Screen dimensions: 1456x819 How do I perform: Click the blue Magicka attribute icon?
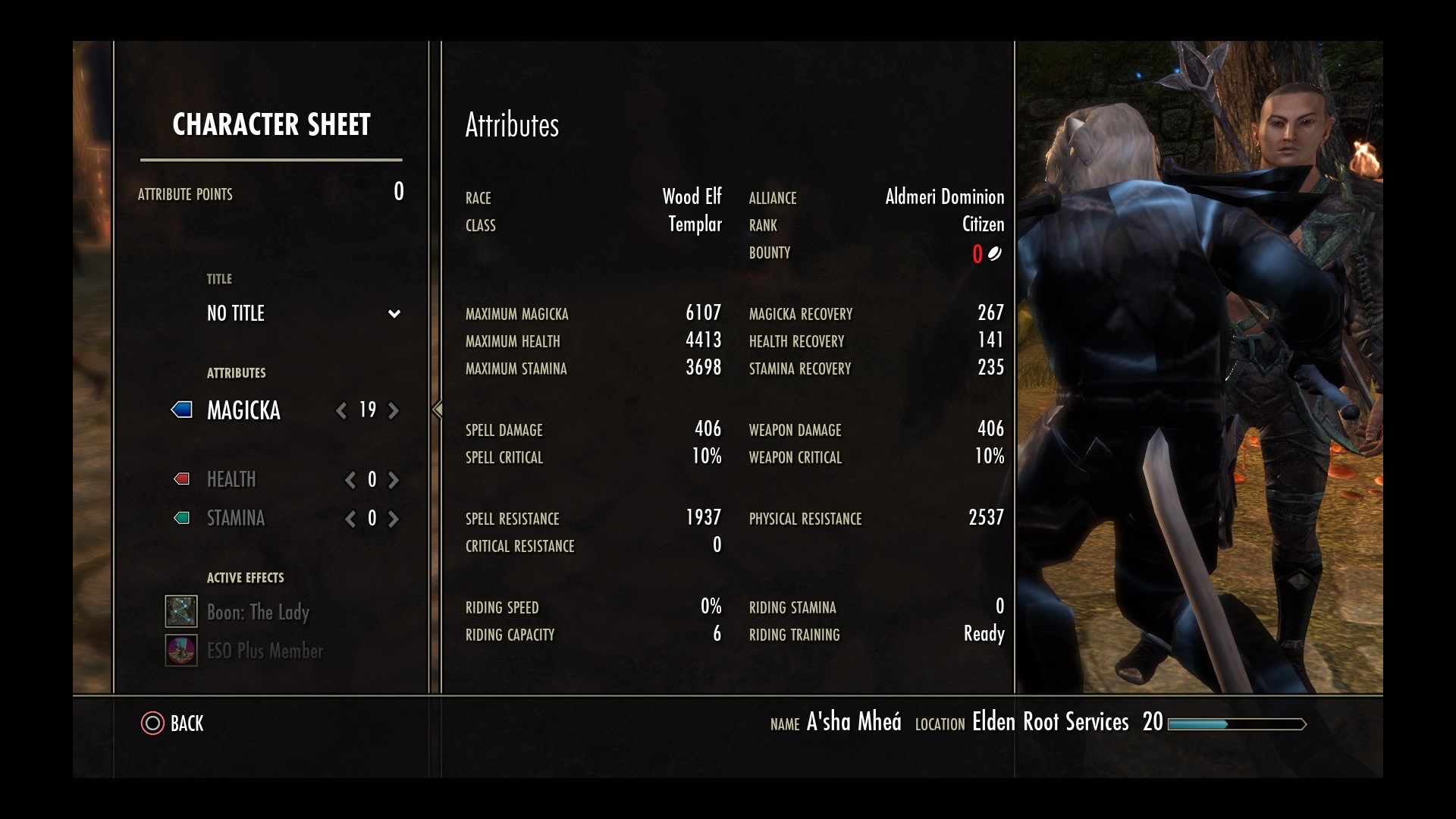(180, 410)
